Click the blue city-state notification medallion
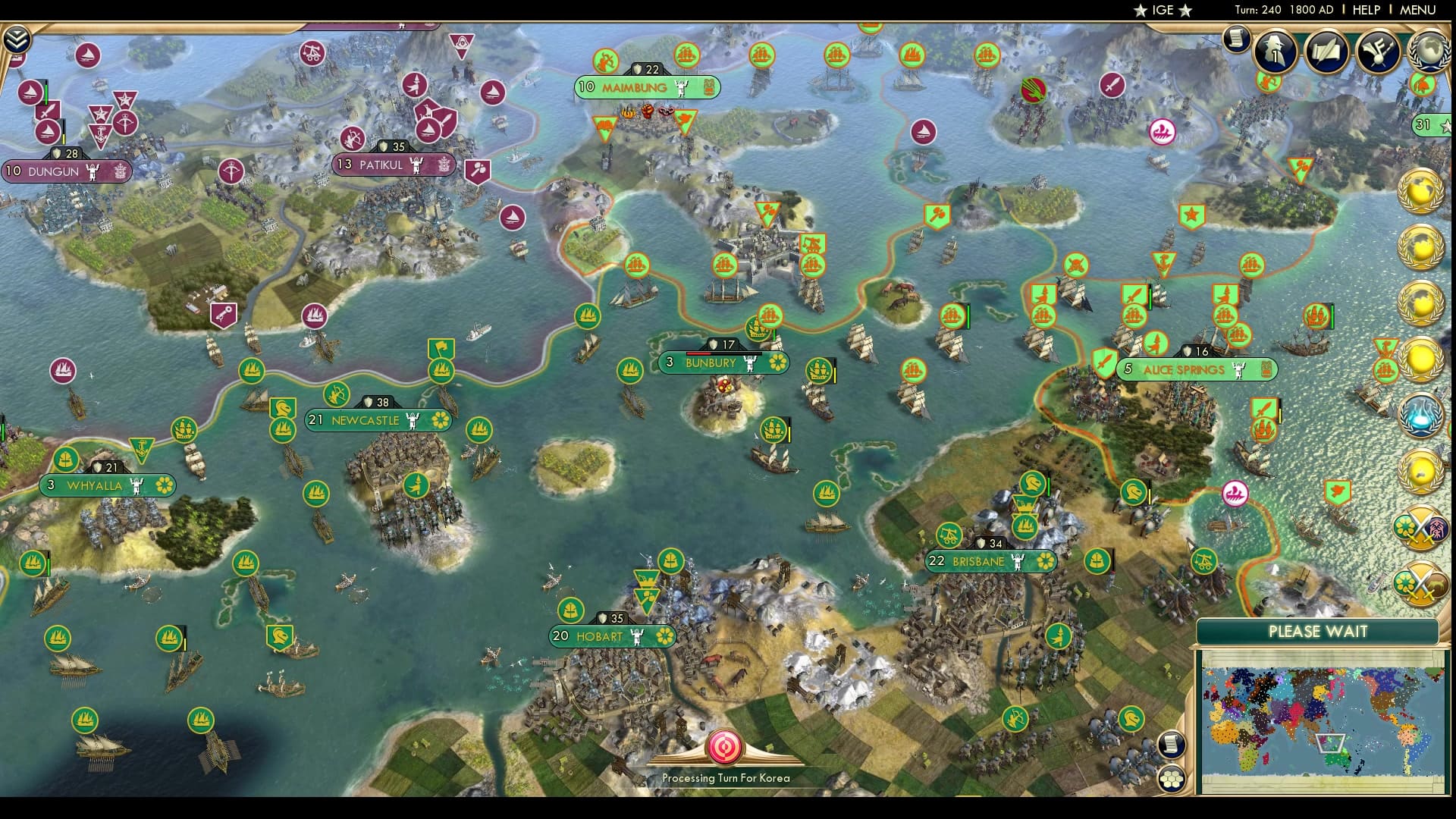This screenshot has height=819, width=1456. [x=1423, y=413]
